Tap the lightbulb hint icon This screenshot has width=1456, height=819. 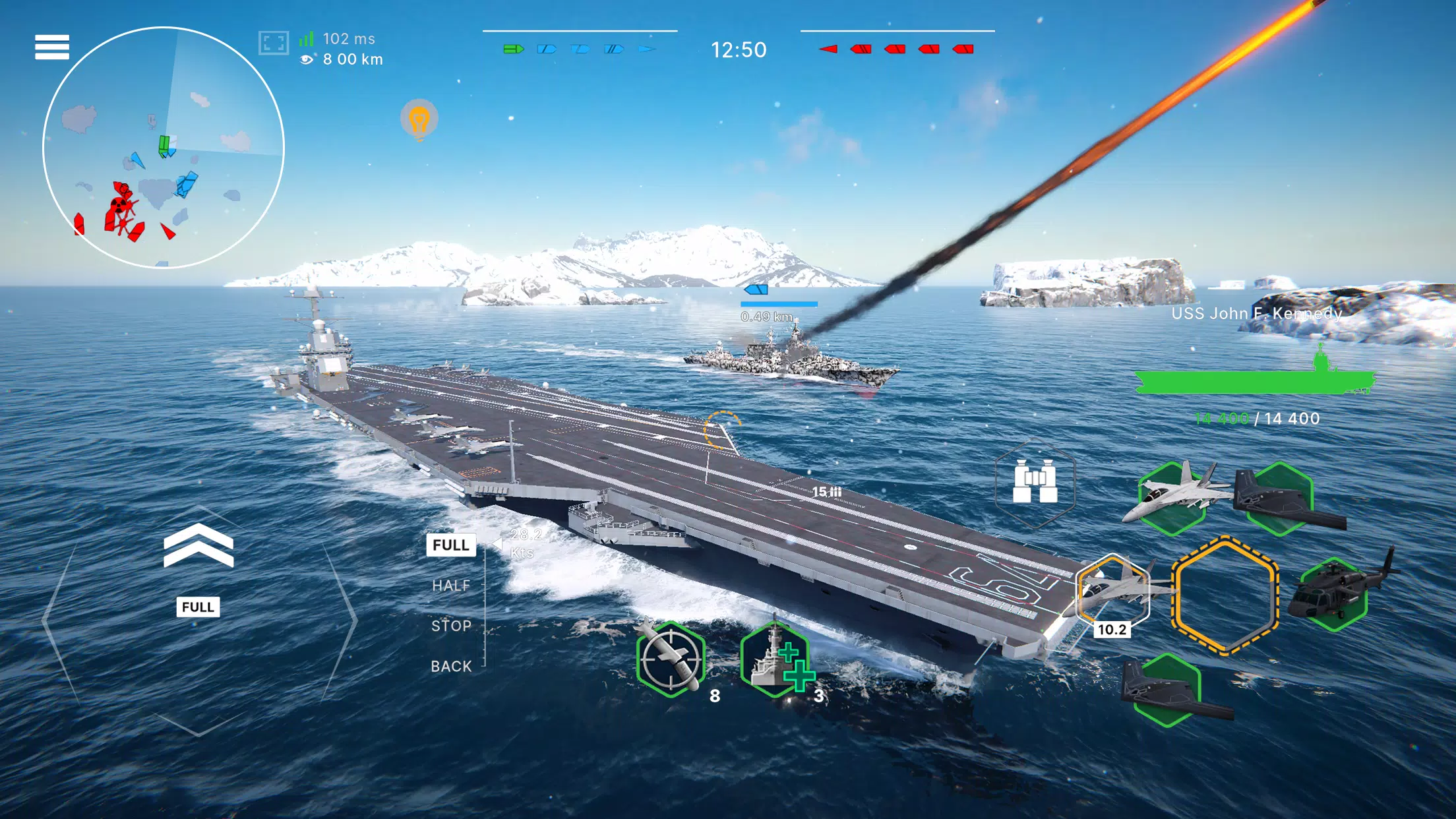click(x=420, y=120)
